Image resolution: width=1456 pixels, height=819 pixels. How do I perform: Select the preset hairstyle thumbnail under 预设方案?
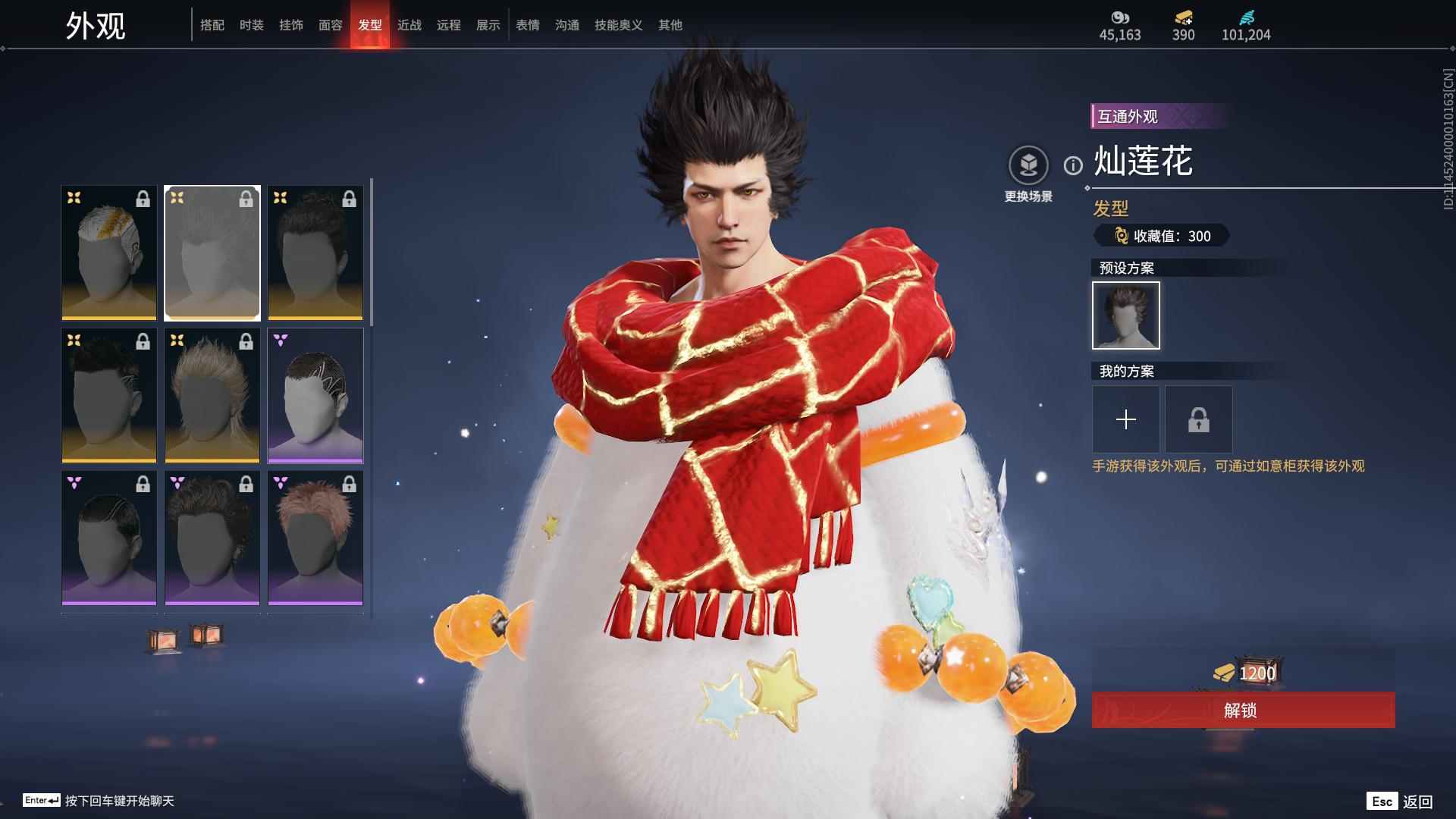pos(1126,315)
